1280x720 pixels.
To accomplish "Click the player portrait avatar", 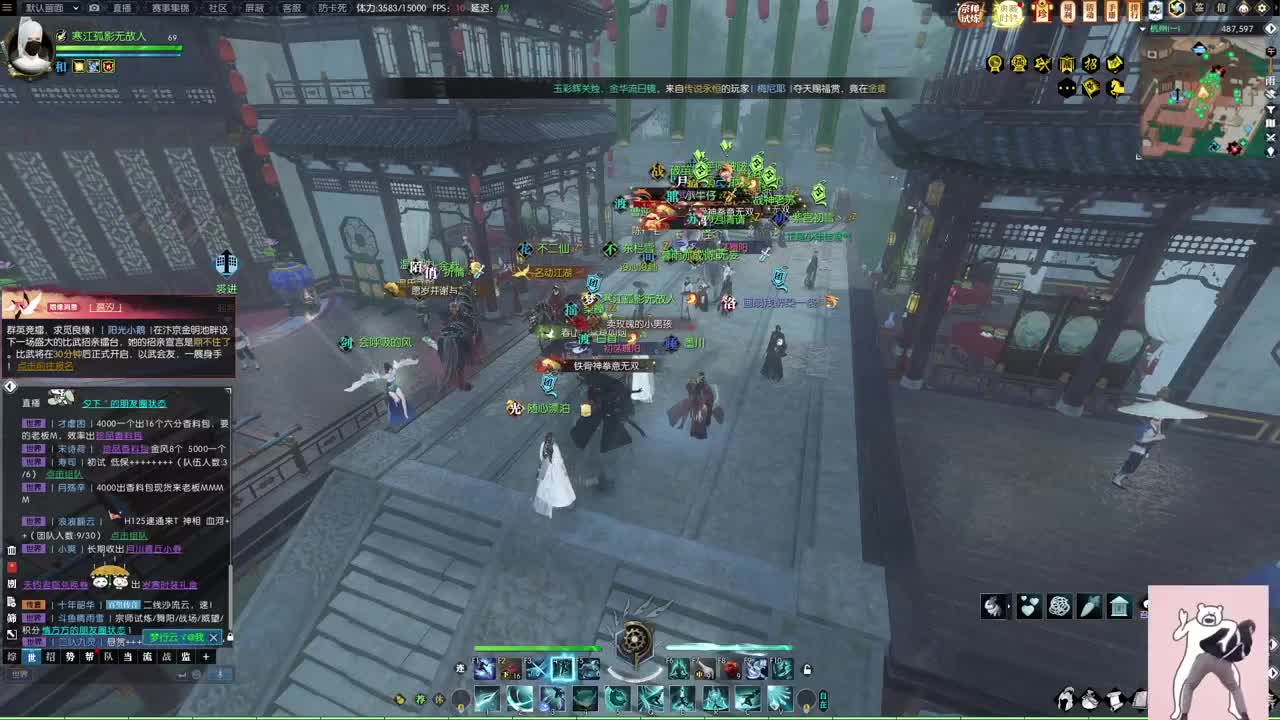I will pyautogui.click(x=28, y=46).
